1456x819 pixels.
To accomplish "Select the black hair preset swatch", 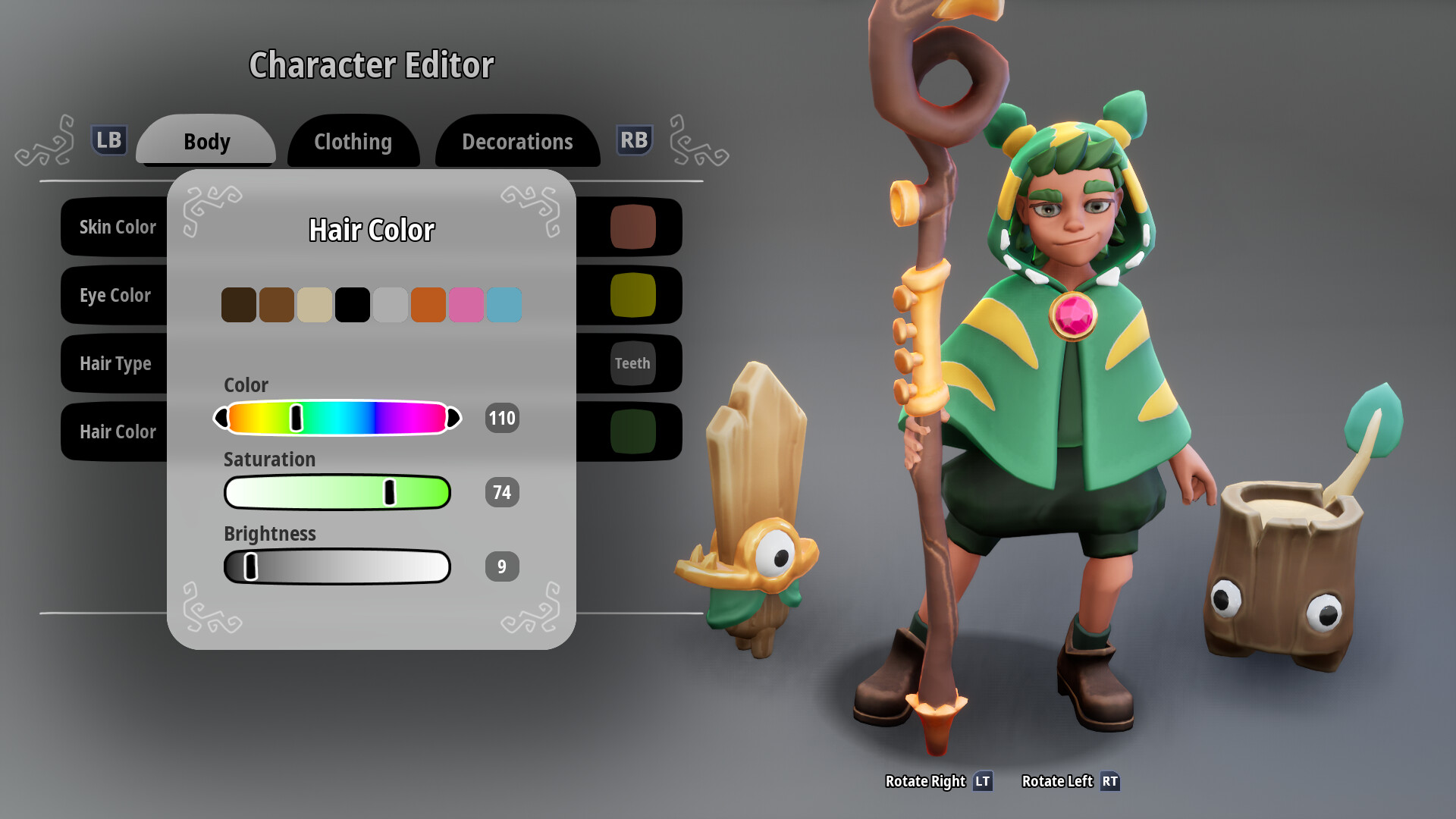I will point(353,304).
